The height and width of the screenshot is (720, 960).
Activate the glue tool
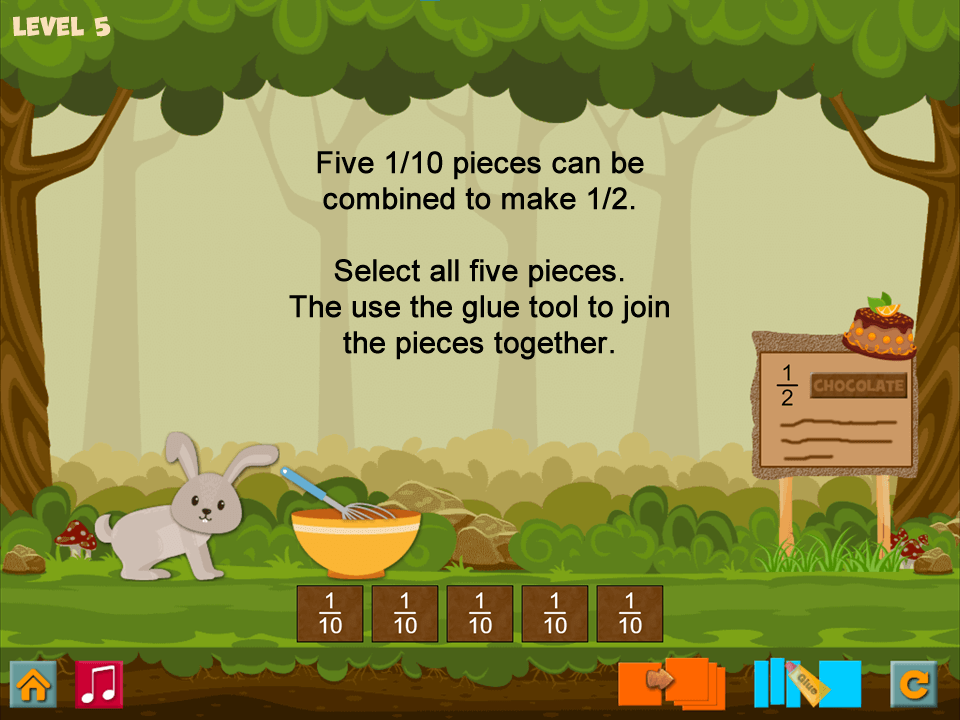807,683
